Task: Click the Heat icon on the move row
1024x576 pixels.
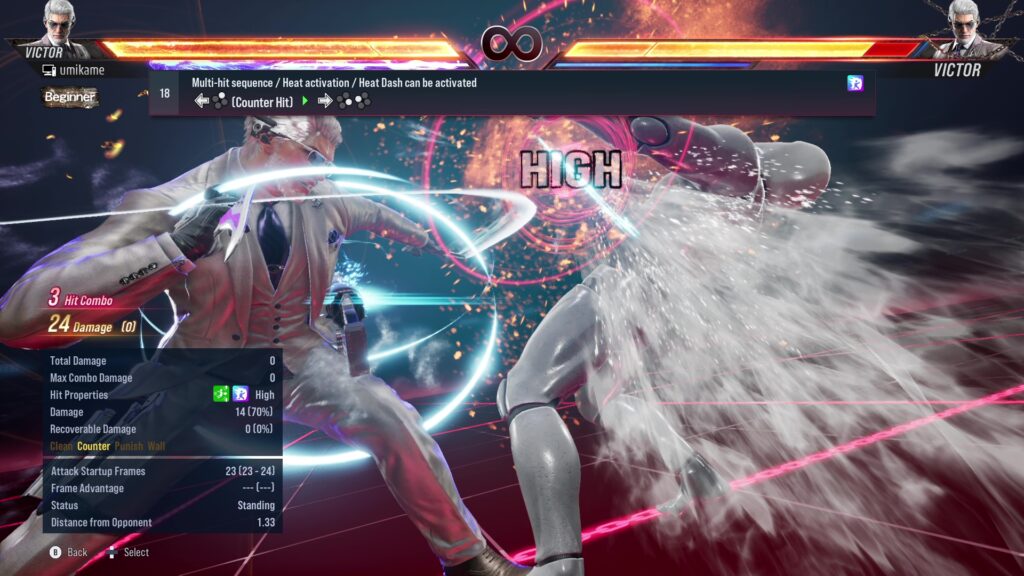Action: [855, 84]
